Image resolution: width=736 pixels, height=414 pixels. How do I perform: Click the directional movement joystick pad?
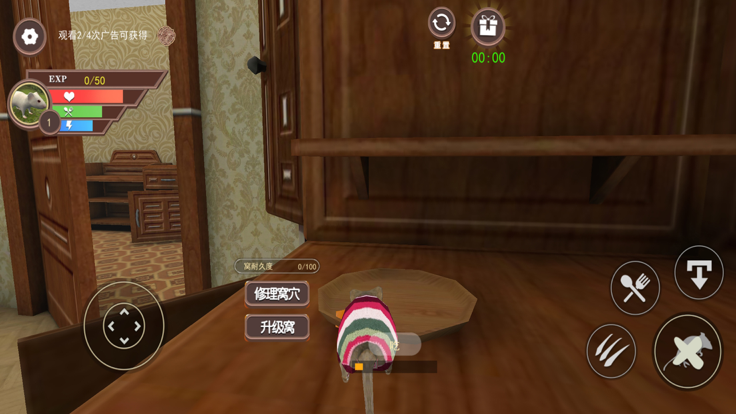click(x=124, y=326)
